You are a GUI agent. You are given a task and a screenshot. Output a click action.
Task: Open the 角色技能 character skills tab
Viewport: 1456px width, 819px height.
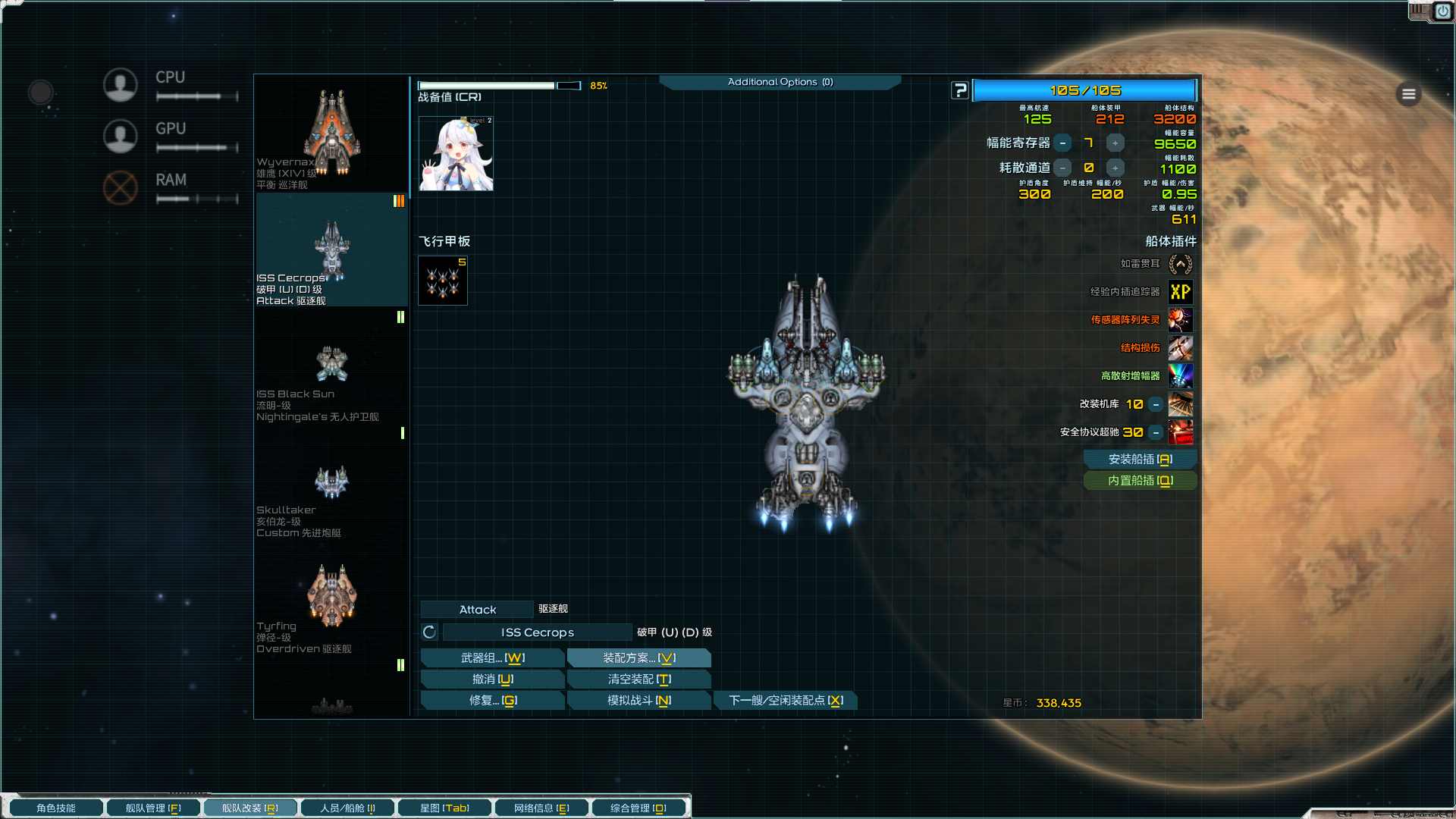[56, 808]
